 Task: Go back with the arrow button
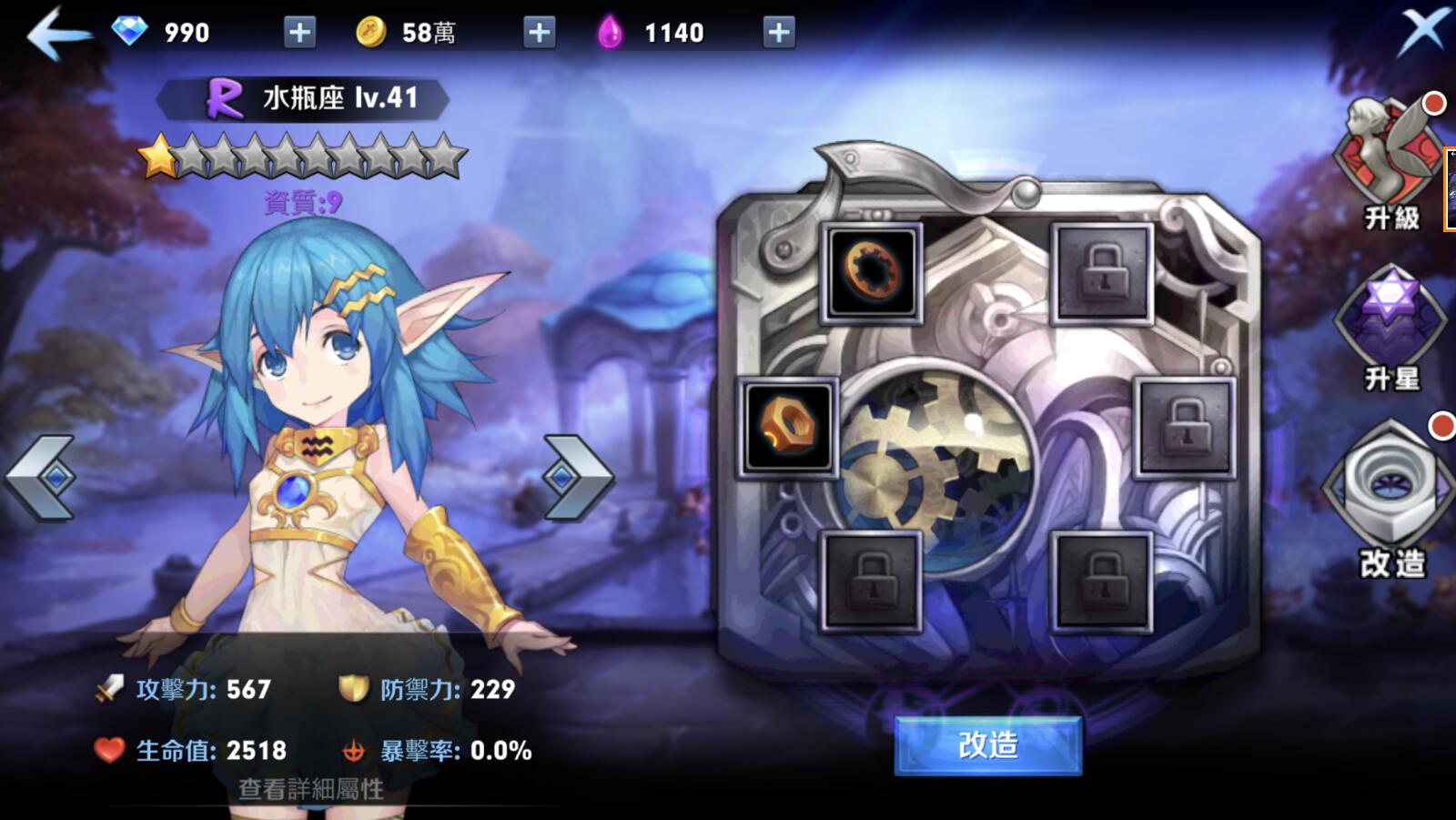(x=58, y=34)
